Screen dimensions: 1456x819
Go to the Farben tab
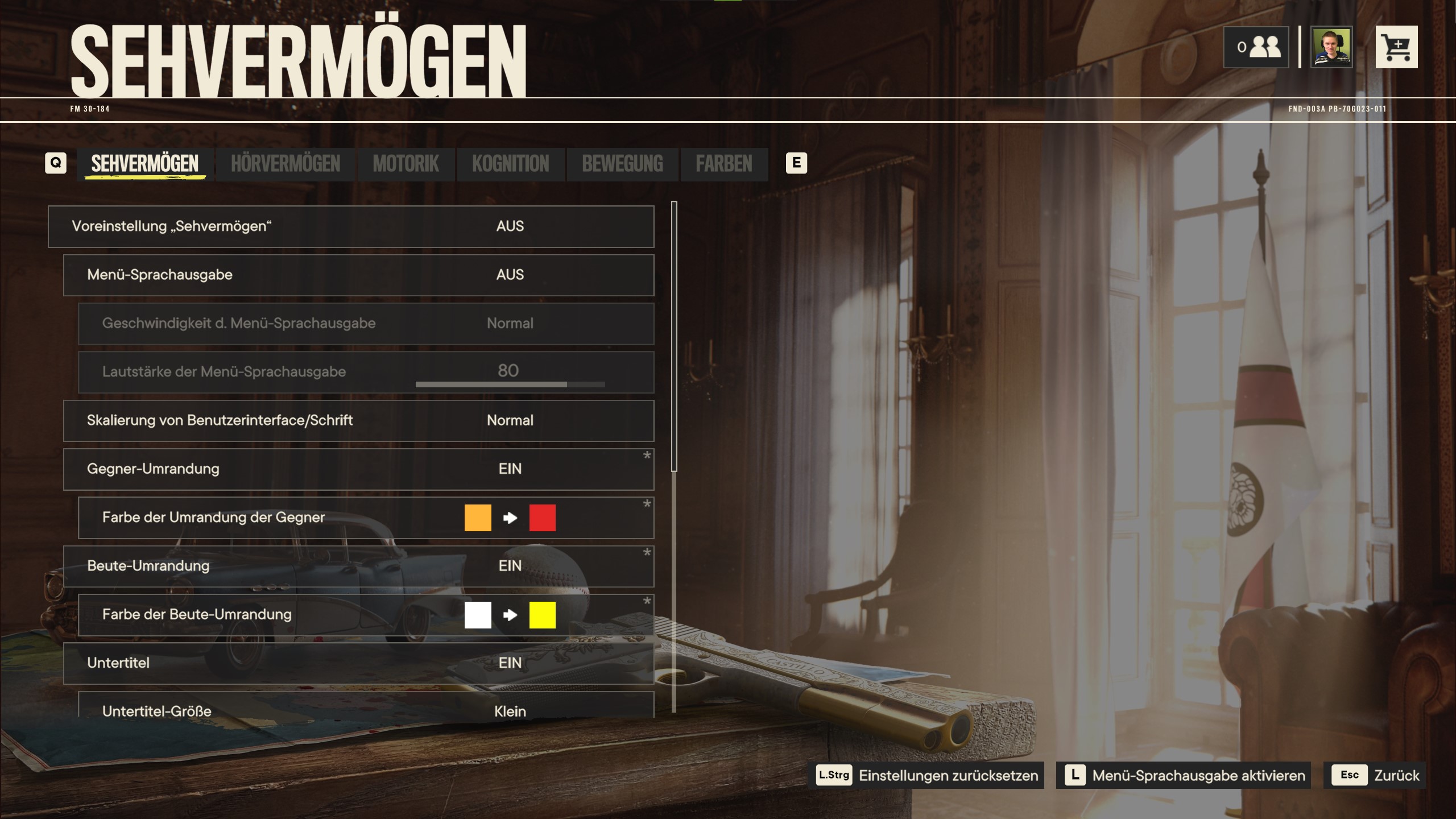coord(723,164)
